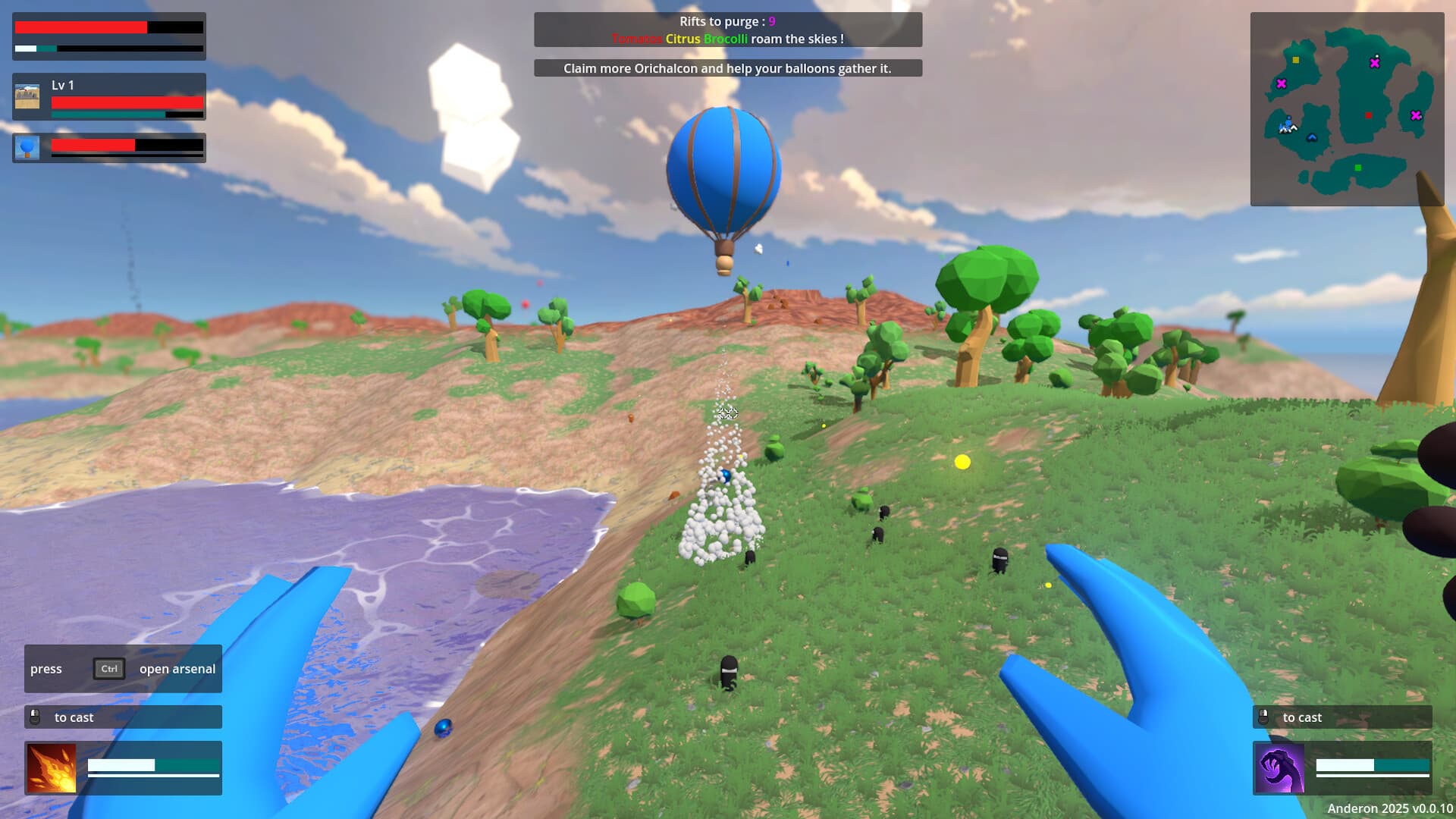Click the mouse 'to cast' icon bottom-left

[x=34, y=717]
